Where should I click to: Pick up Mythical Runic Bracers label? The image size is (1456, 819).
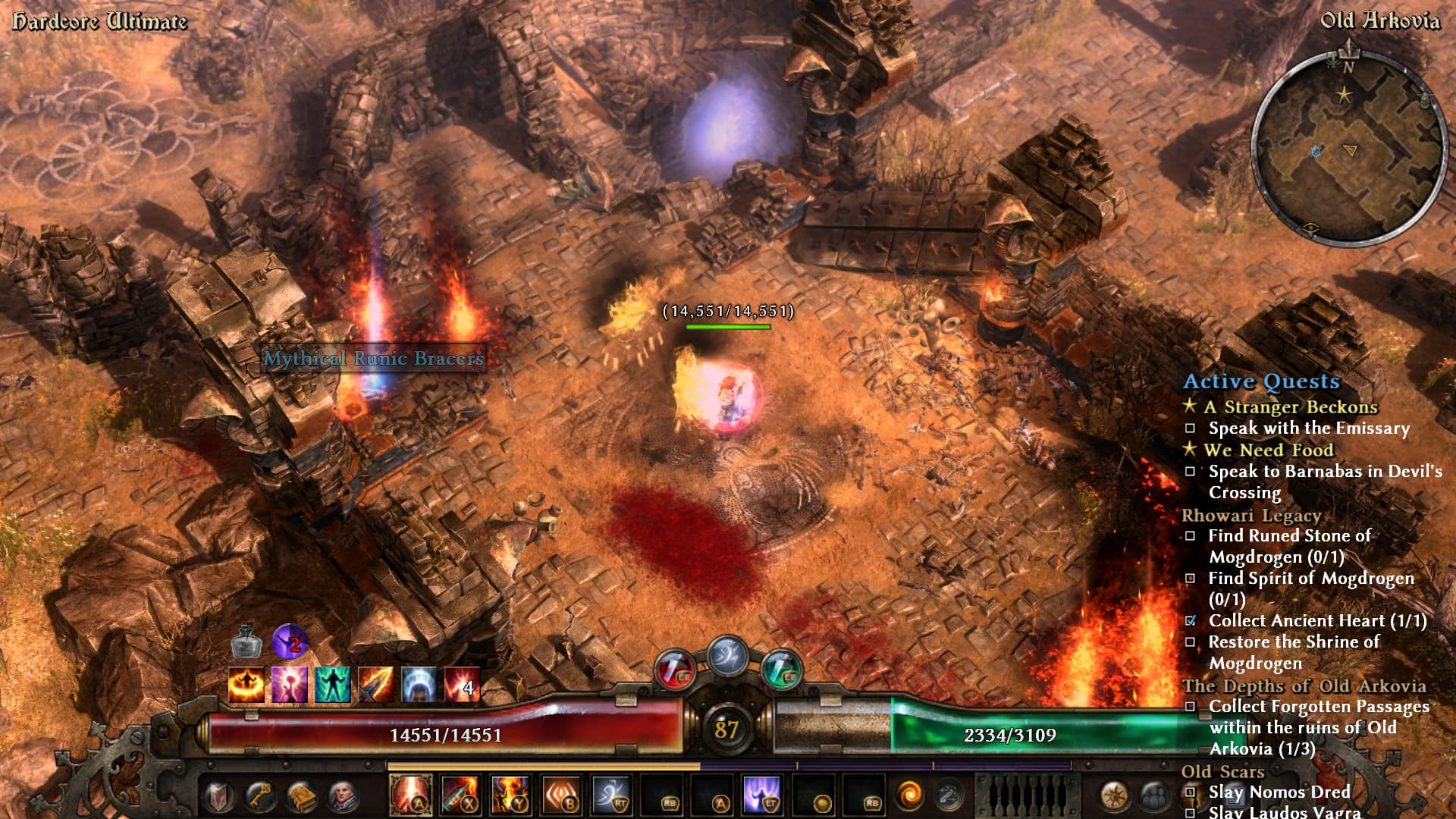[373, 358]
